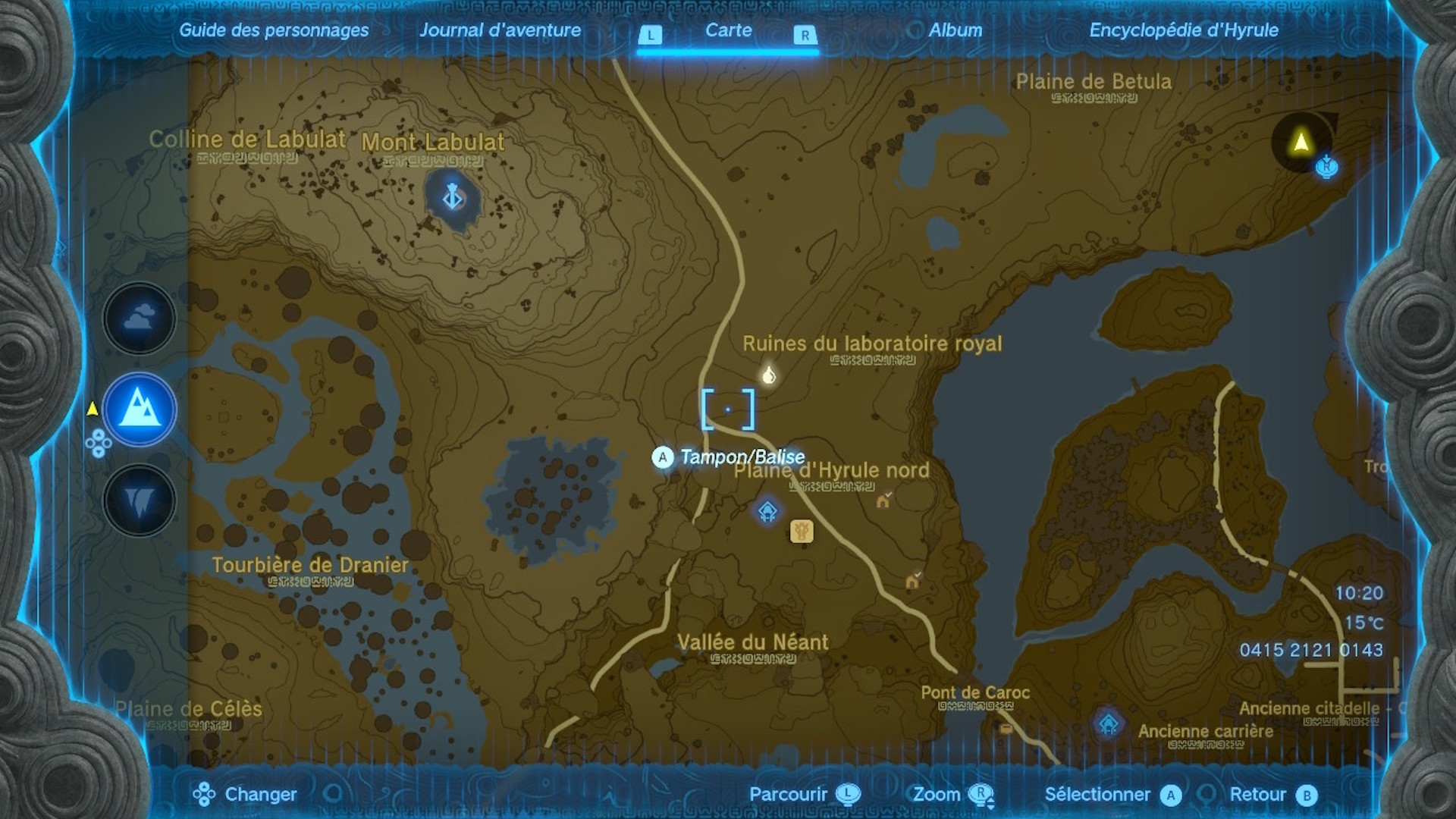
Task: Select the yellow stamp marker on the map
Action: [802, 531]
